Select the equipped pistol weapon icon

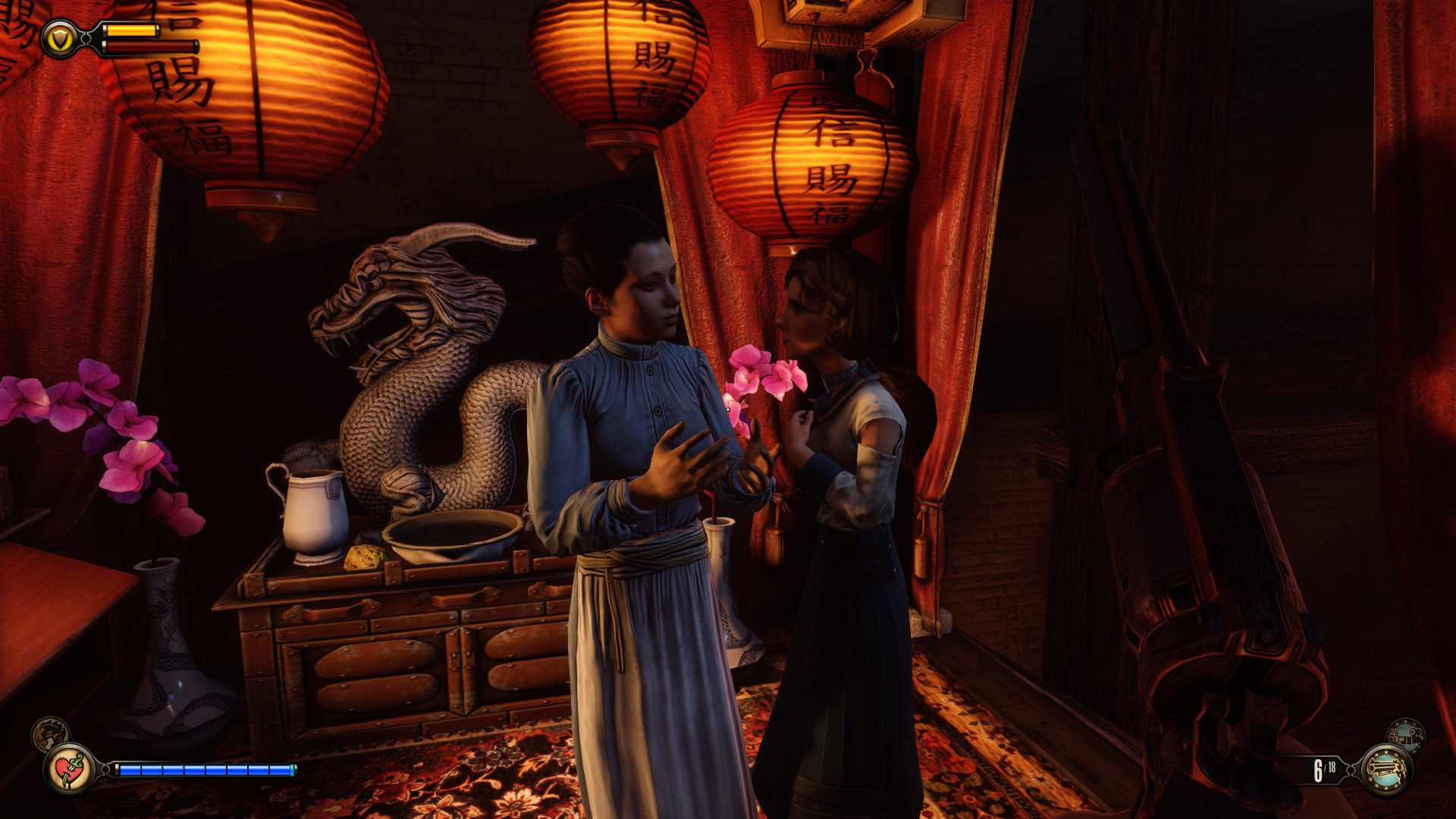(x=1385, y=770)
